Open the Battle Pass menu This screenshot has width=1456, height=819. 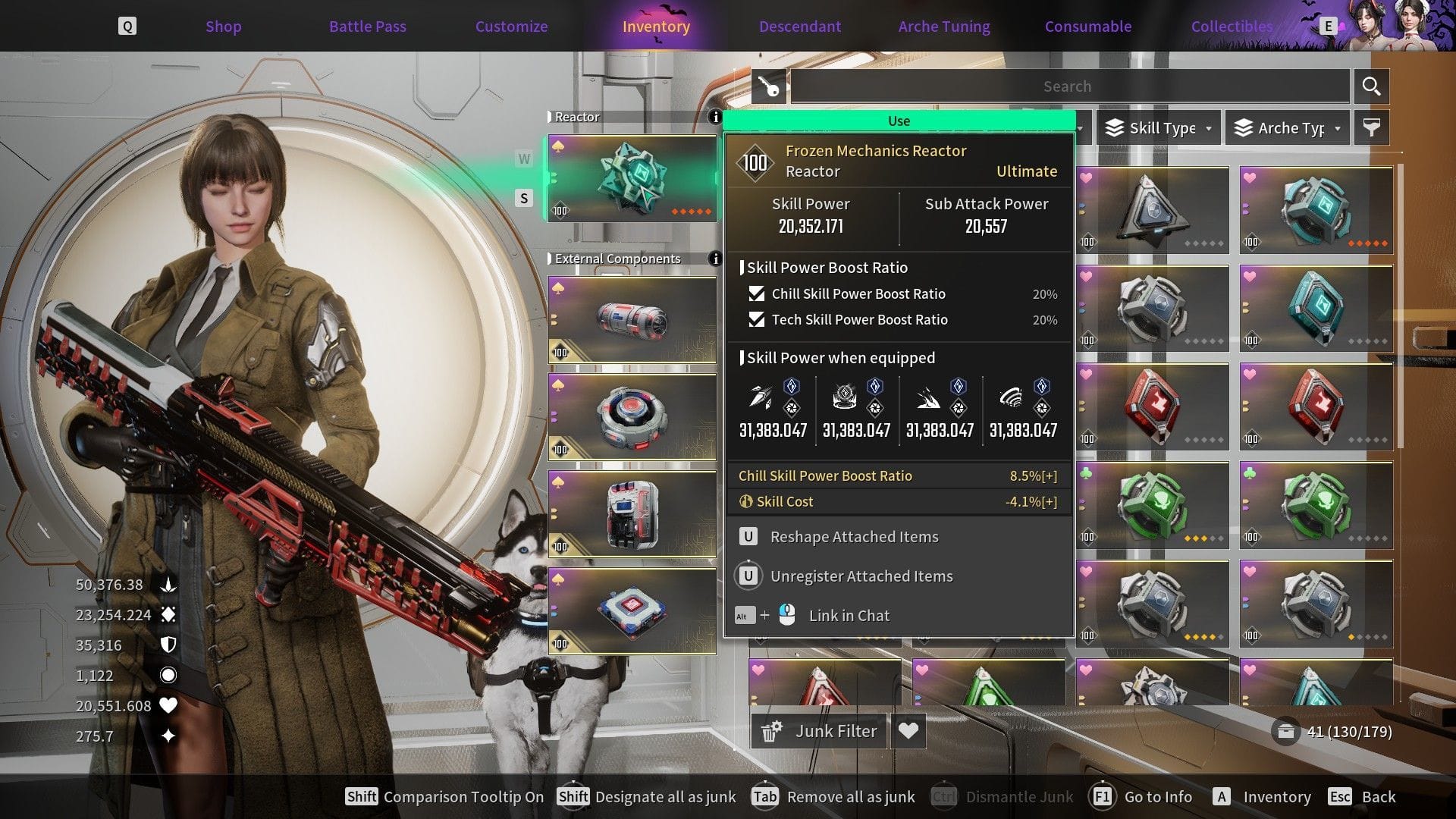point(367,26)
